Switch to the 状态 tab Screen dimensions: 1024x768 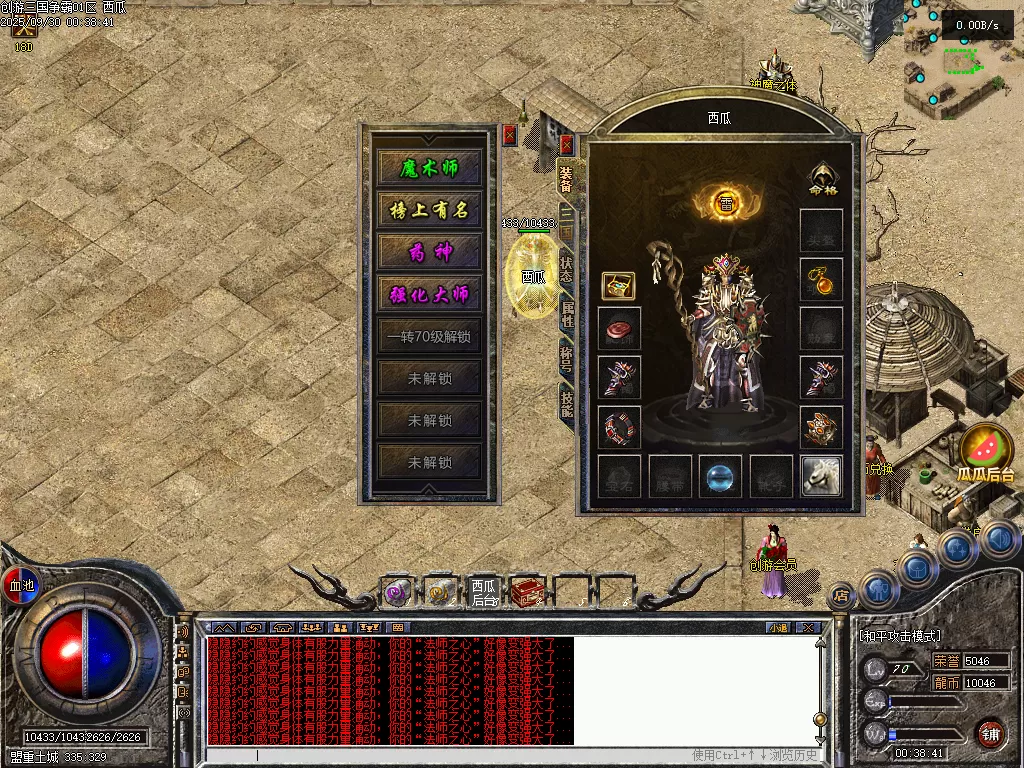pyautogui.click(x=566, y=269)
